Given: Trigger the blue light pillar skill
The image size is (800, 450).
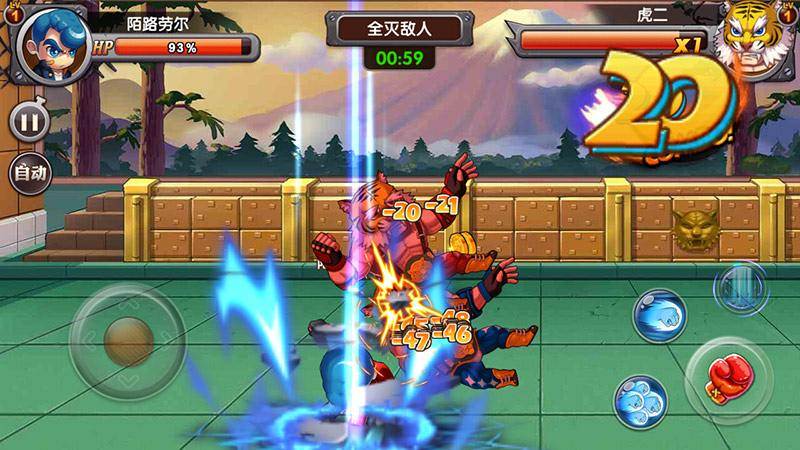Looking at the screenshot, I should coord(739,286).
